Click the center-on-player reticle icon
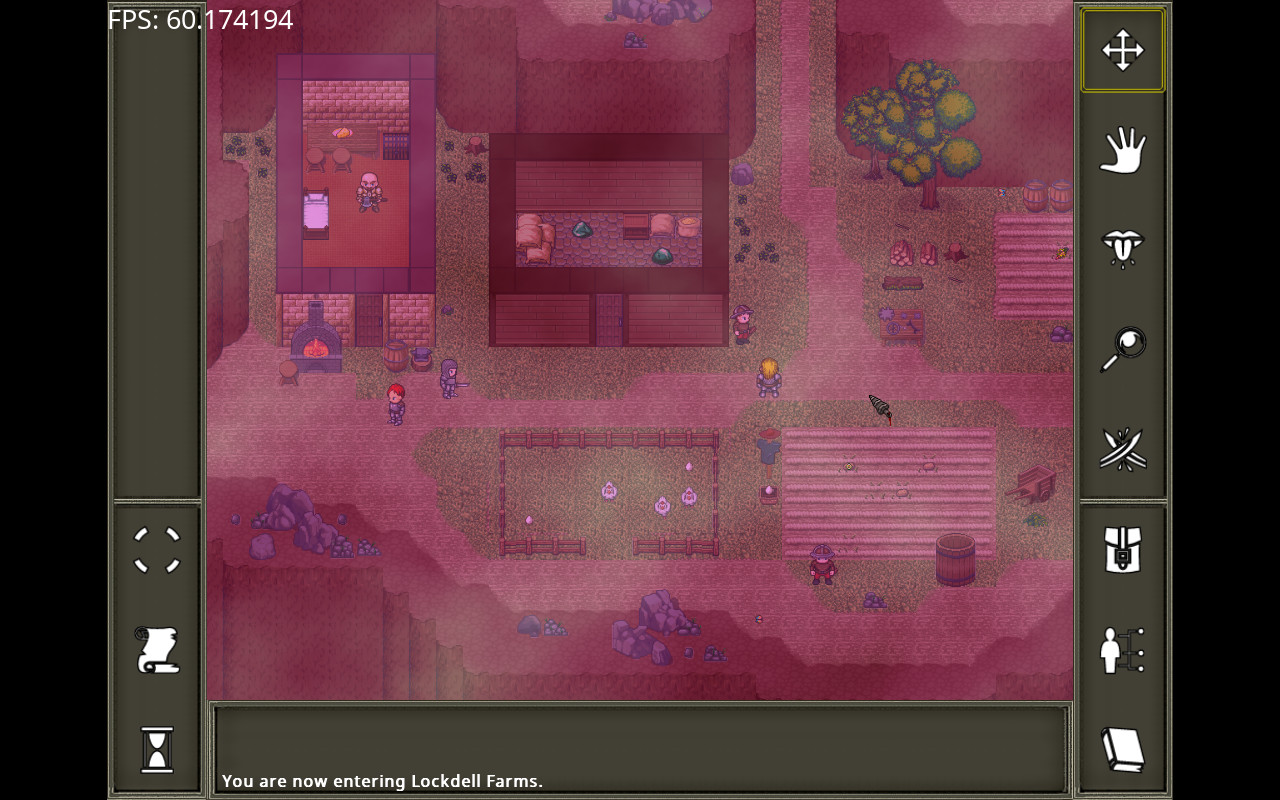The height and width of the screenshot is (800, 1280). [156, 550]
